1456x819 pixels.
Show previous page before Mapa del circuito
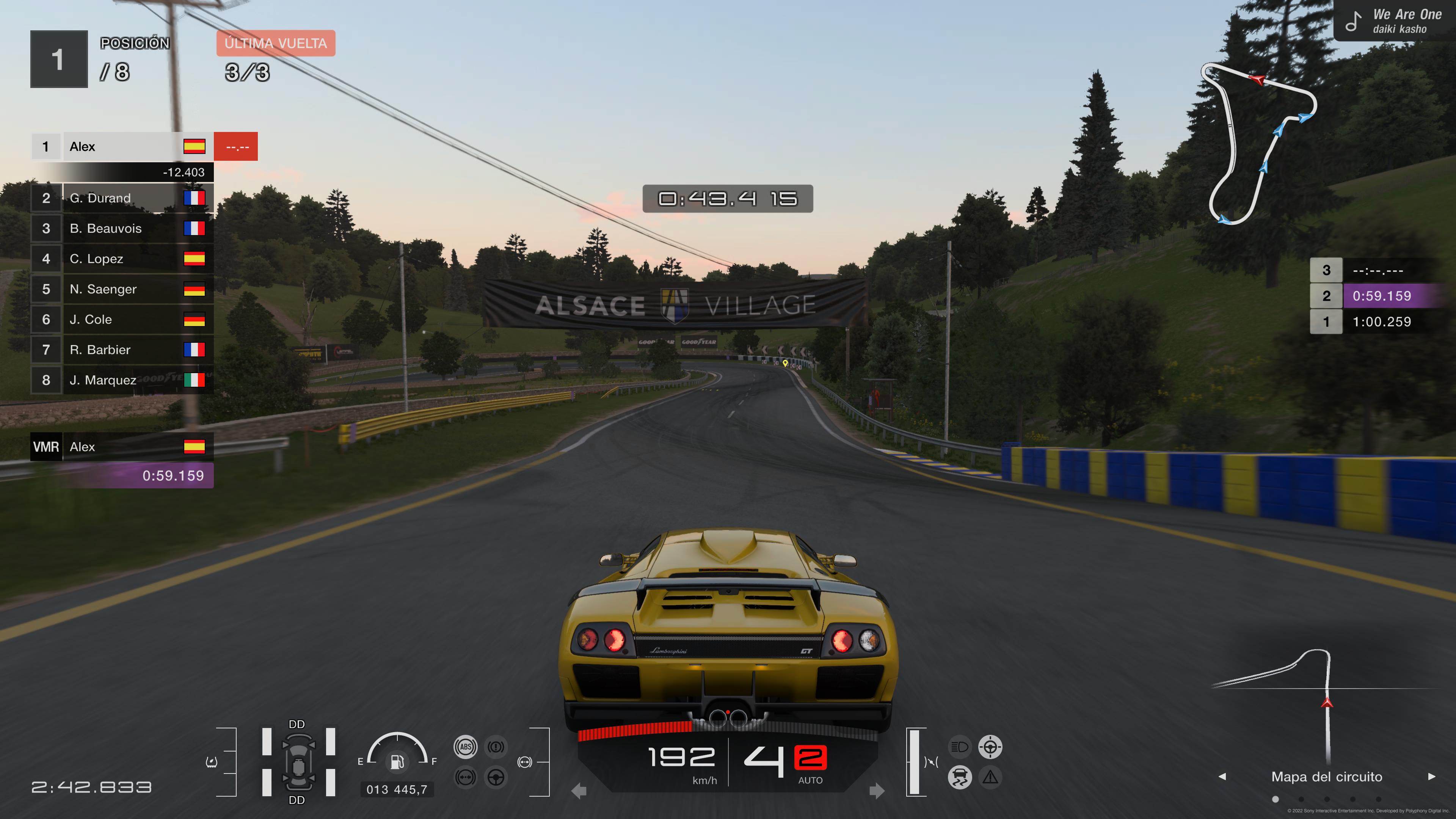coord(1222,777)
